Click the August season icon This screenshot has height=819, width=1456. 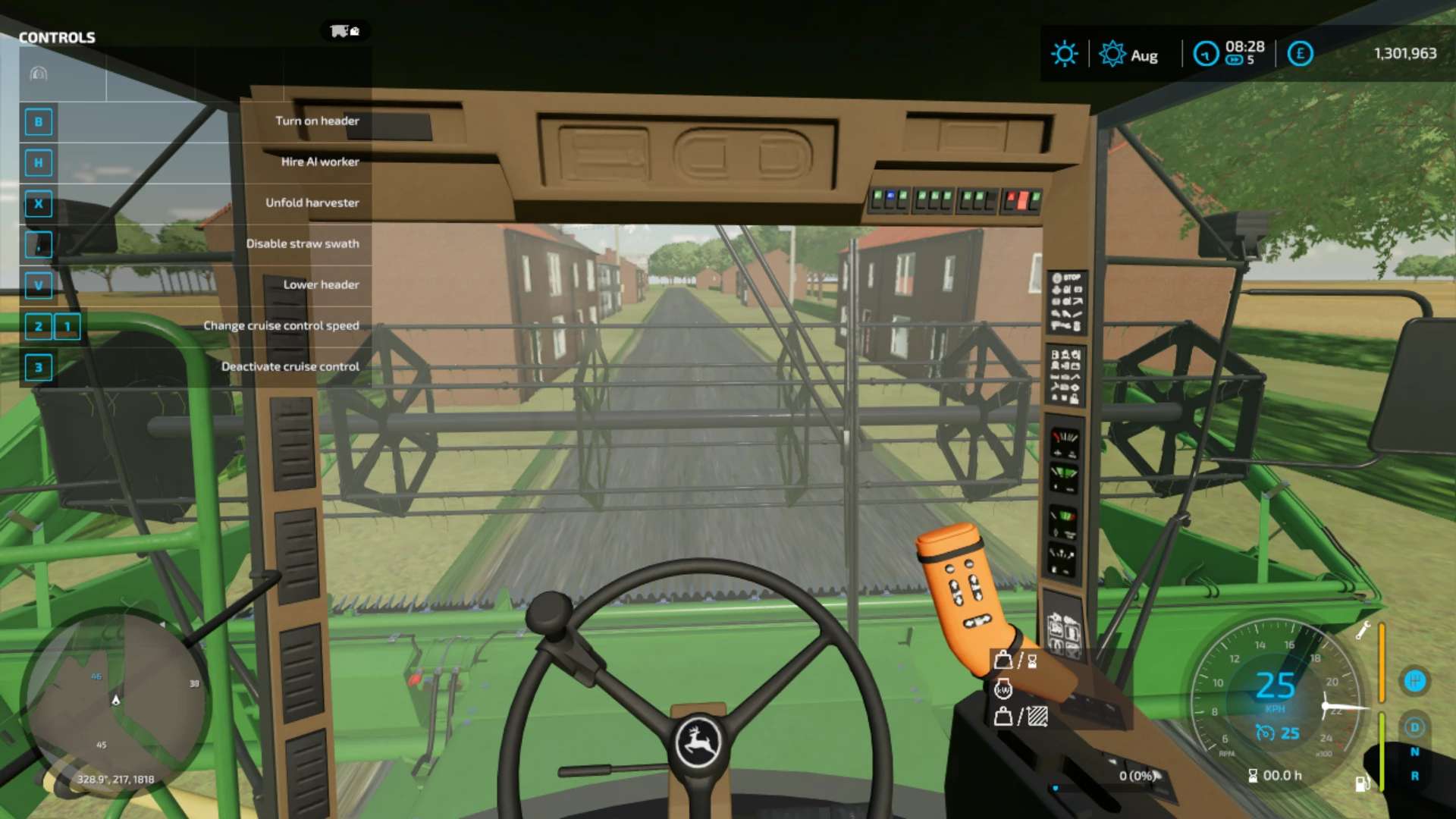[1112, 54]
